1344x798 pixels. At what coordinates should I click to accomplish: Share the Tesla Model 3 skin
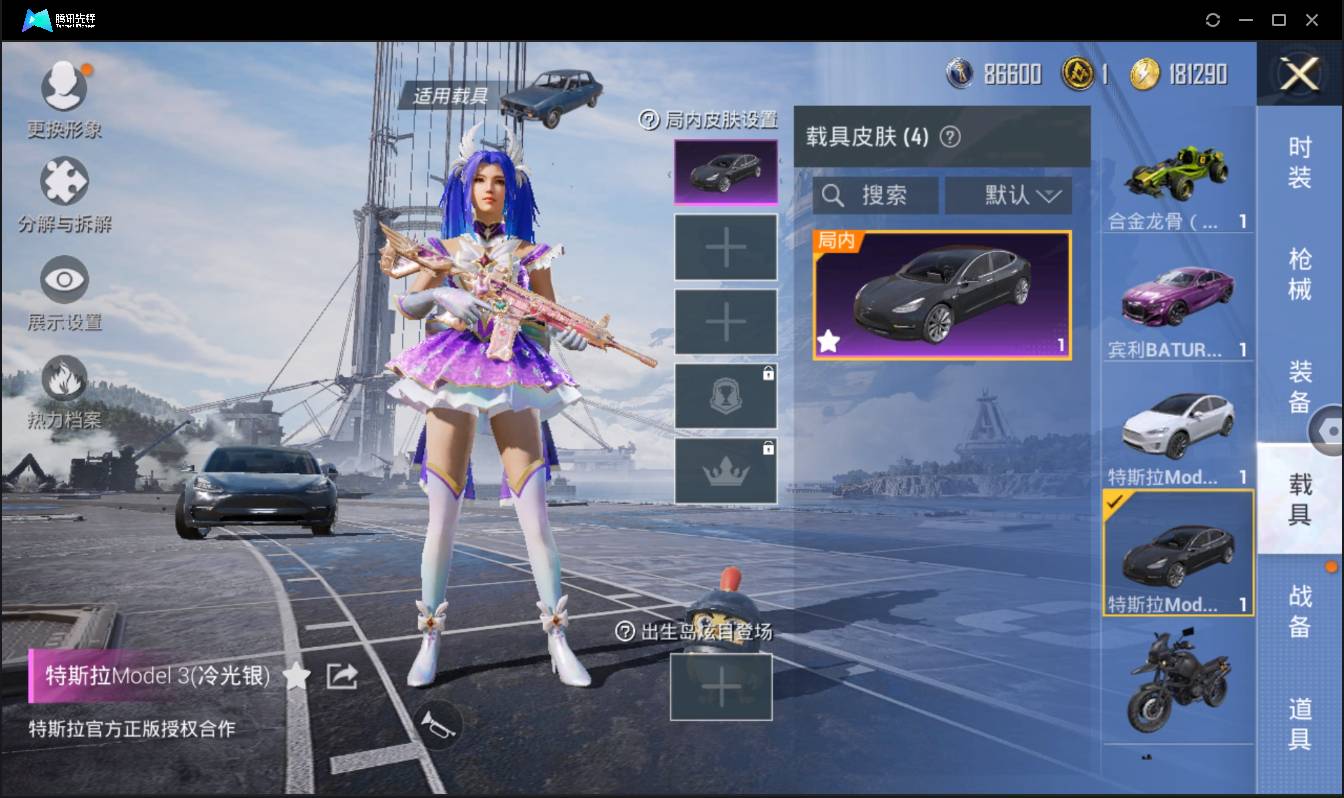pos(342,677)
